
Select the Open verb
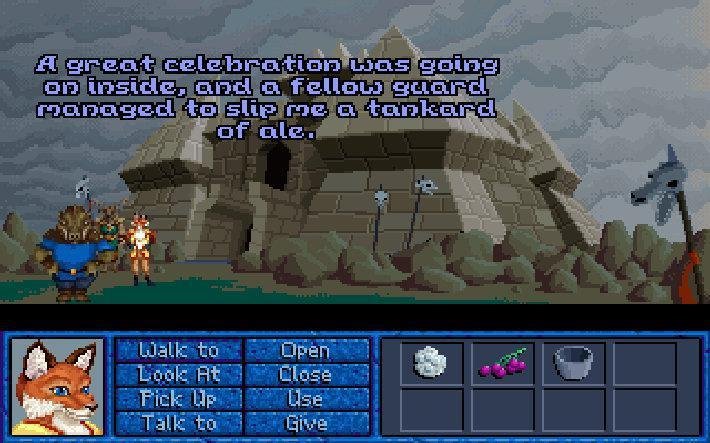pos(306,350)
